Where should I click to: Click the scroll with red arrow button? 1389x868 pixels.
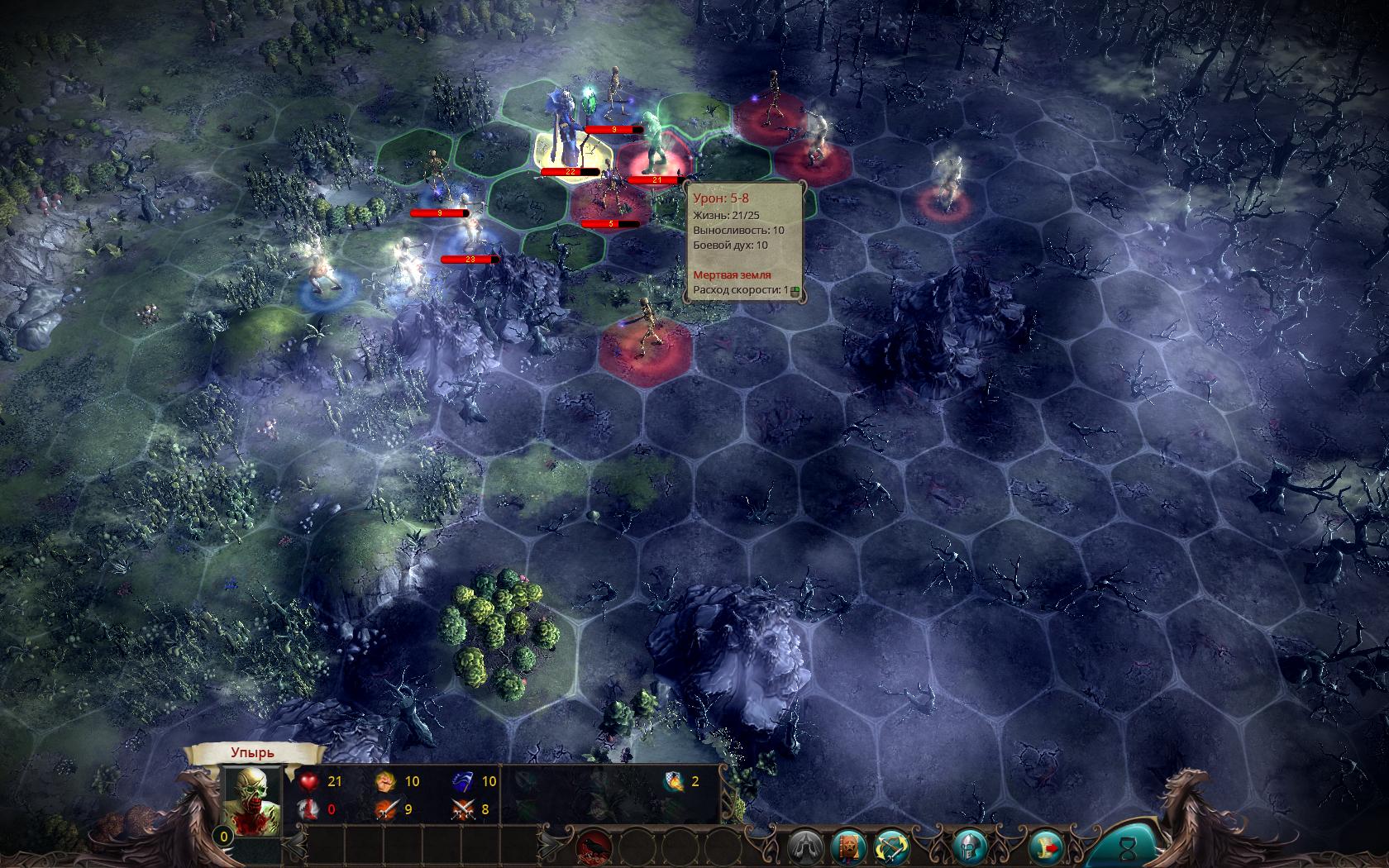click(1044, 847)
